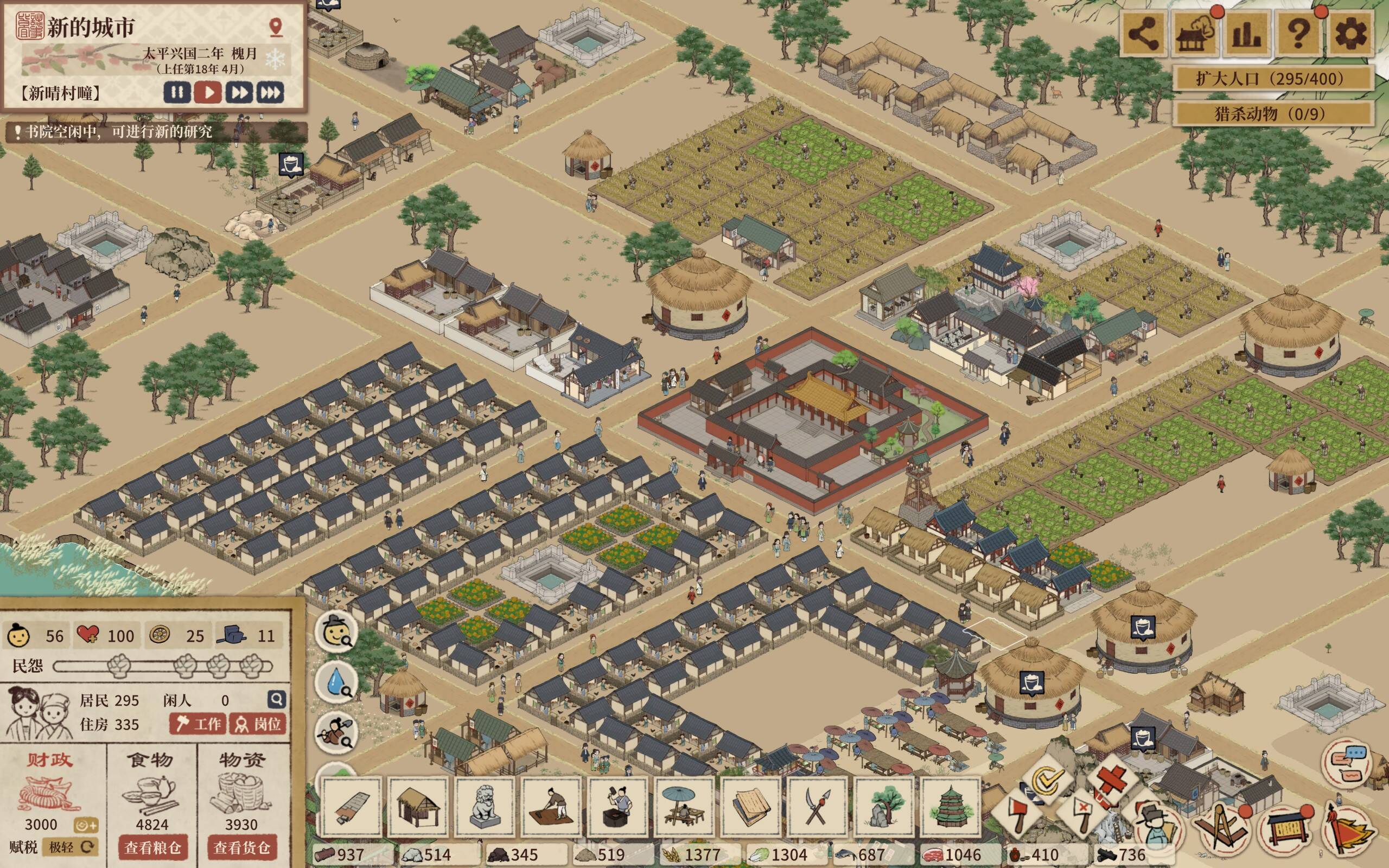Image resolution: width=1389 pixels, height=868 pixels.
Task: Pause the game speed
Action: [177, 92]
